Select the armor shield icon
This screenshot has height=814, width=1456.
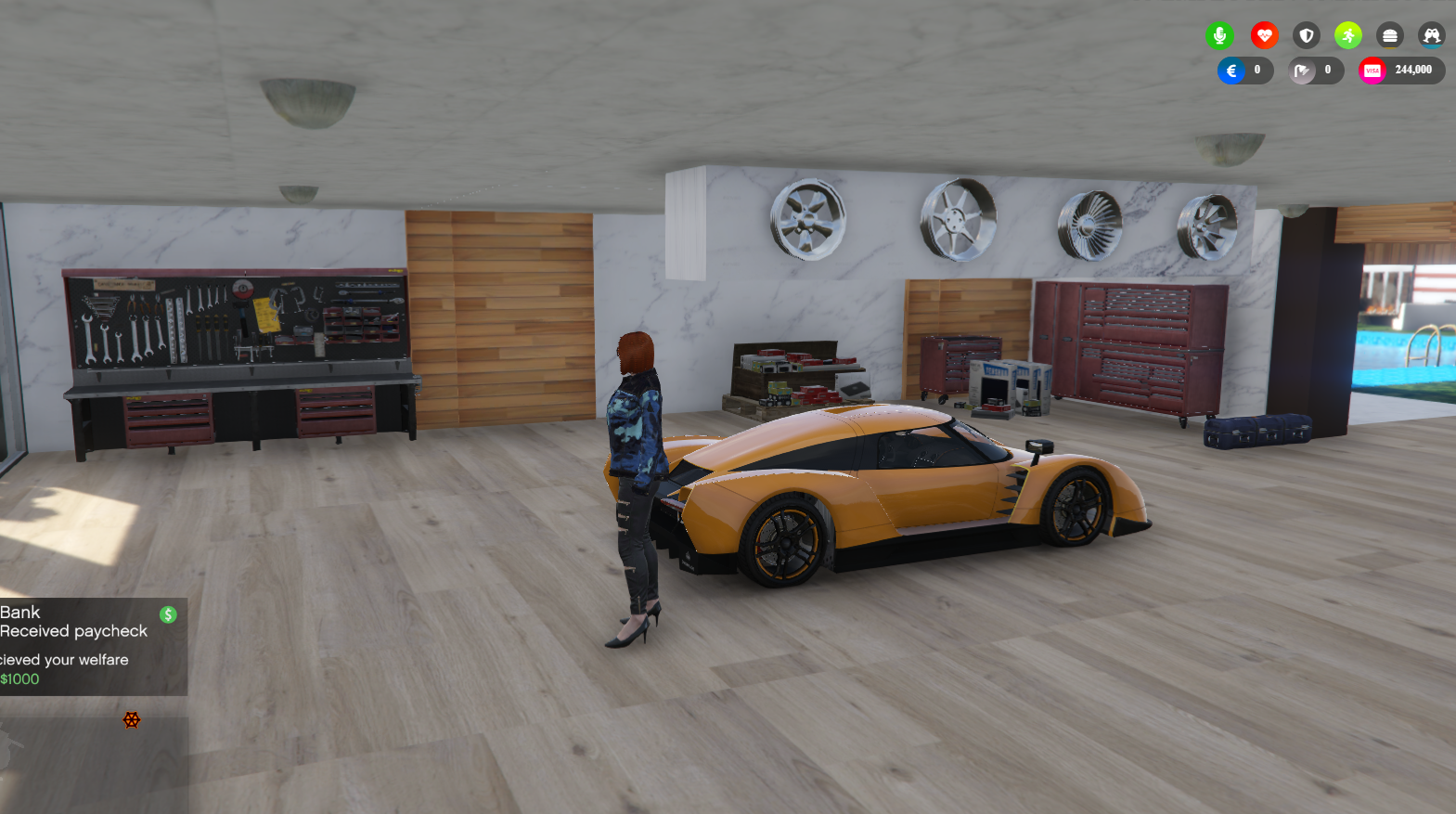coord(1306,35)
